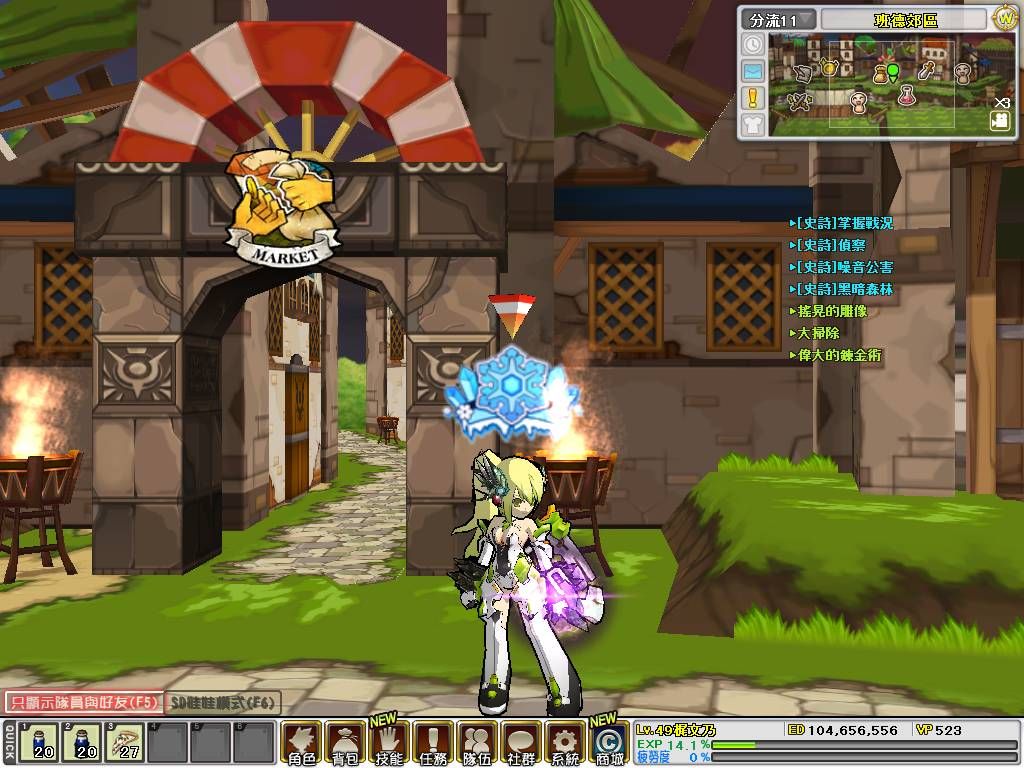Viewport: 1024px width, 768px height.
Task: Click the yellow exclamation mark icon
Action: (753, 98)
